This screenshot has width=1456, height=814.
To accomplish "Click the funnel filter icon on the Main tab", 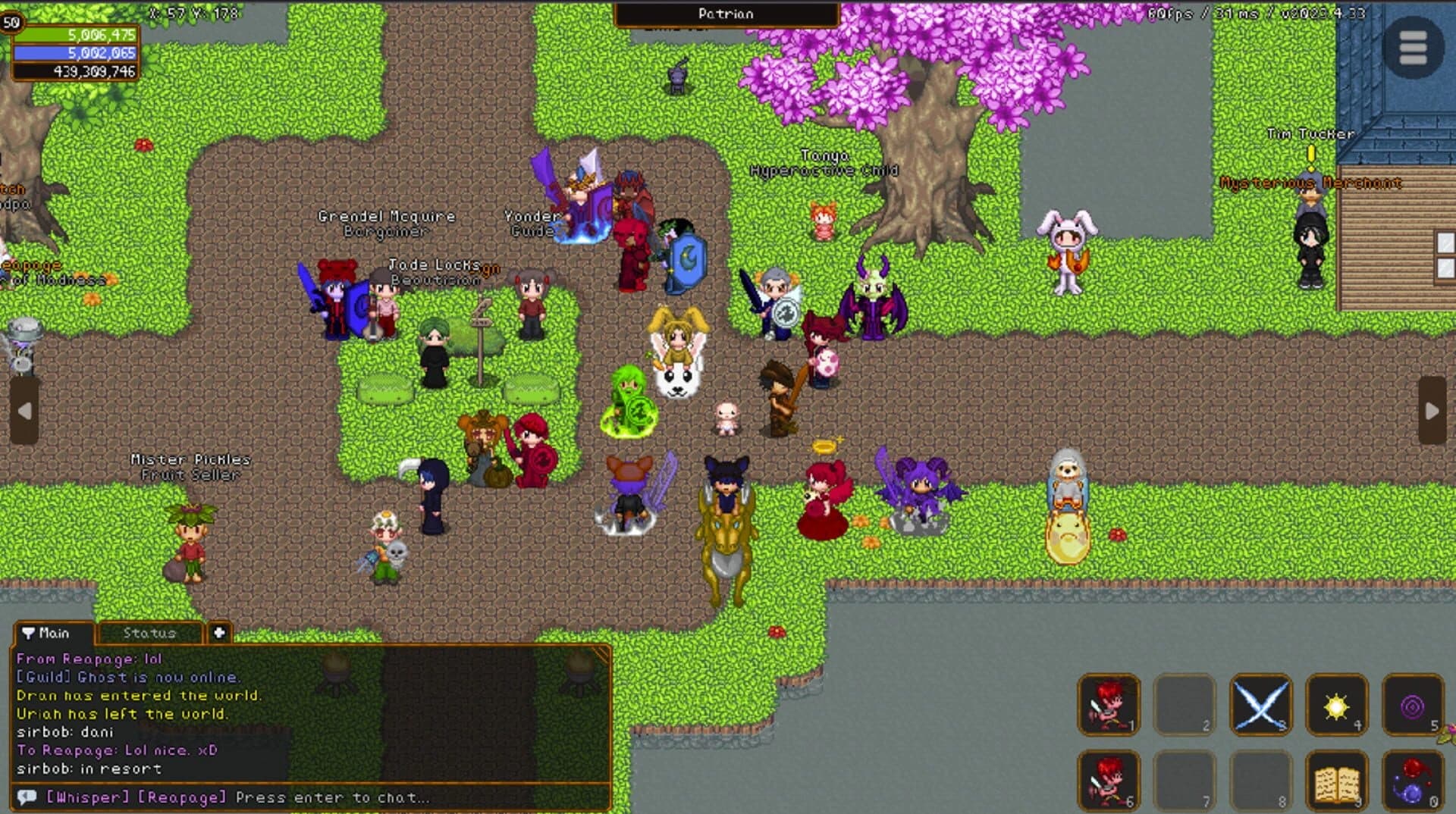I will [29, 634].
